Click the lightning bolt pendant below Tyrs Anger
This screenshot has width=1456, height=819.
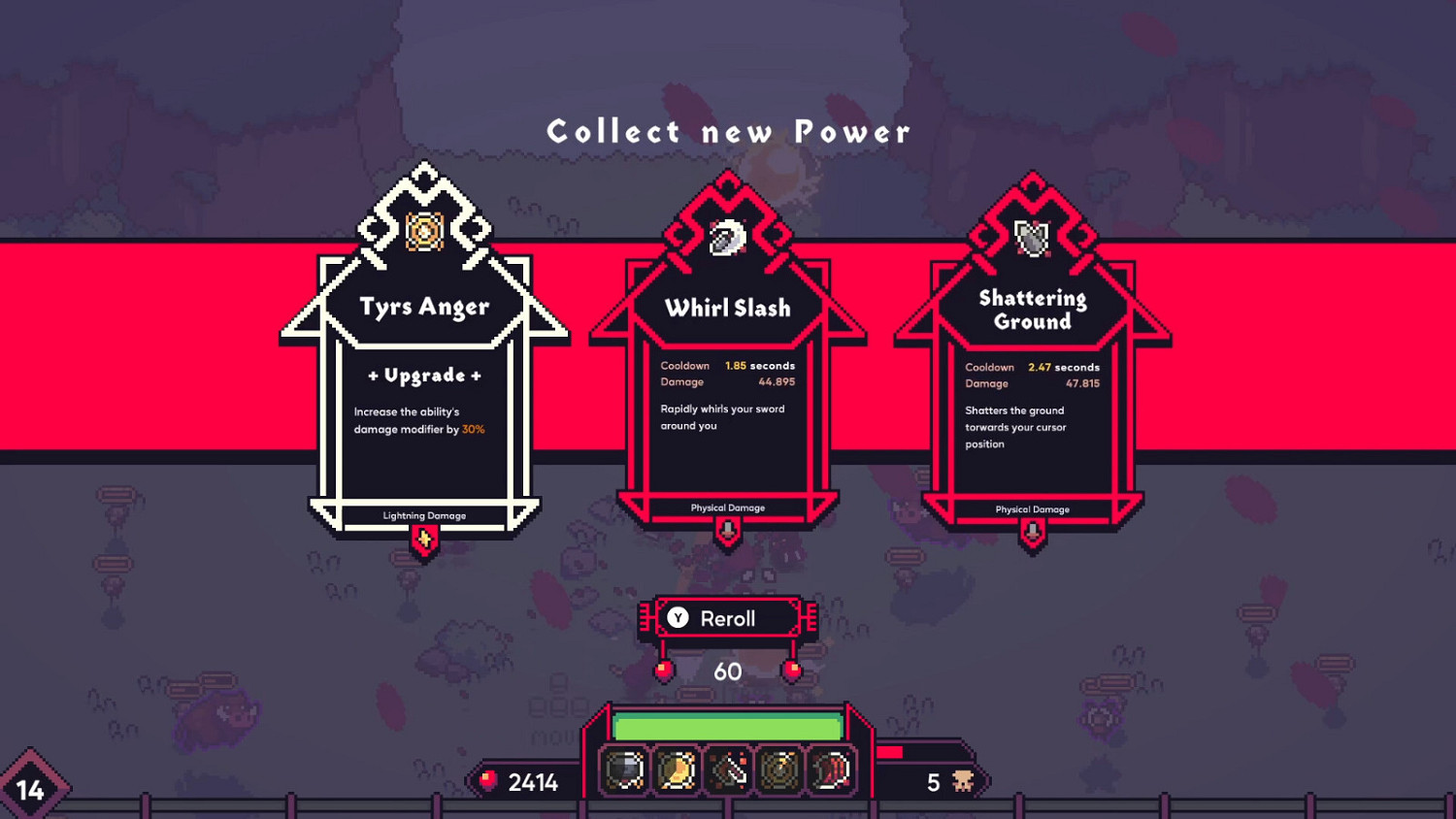(425, 540)
